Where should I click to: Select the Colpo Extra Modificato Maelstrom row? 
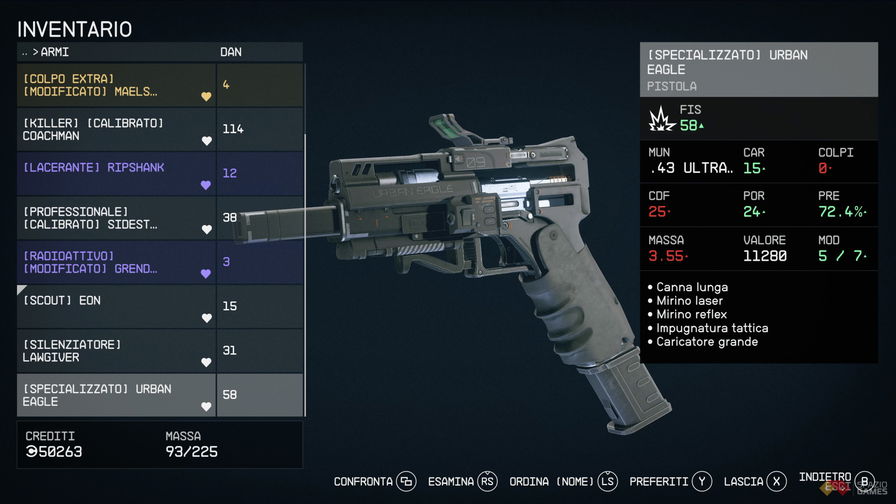click(x=115, y=85)
